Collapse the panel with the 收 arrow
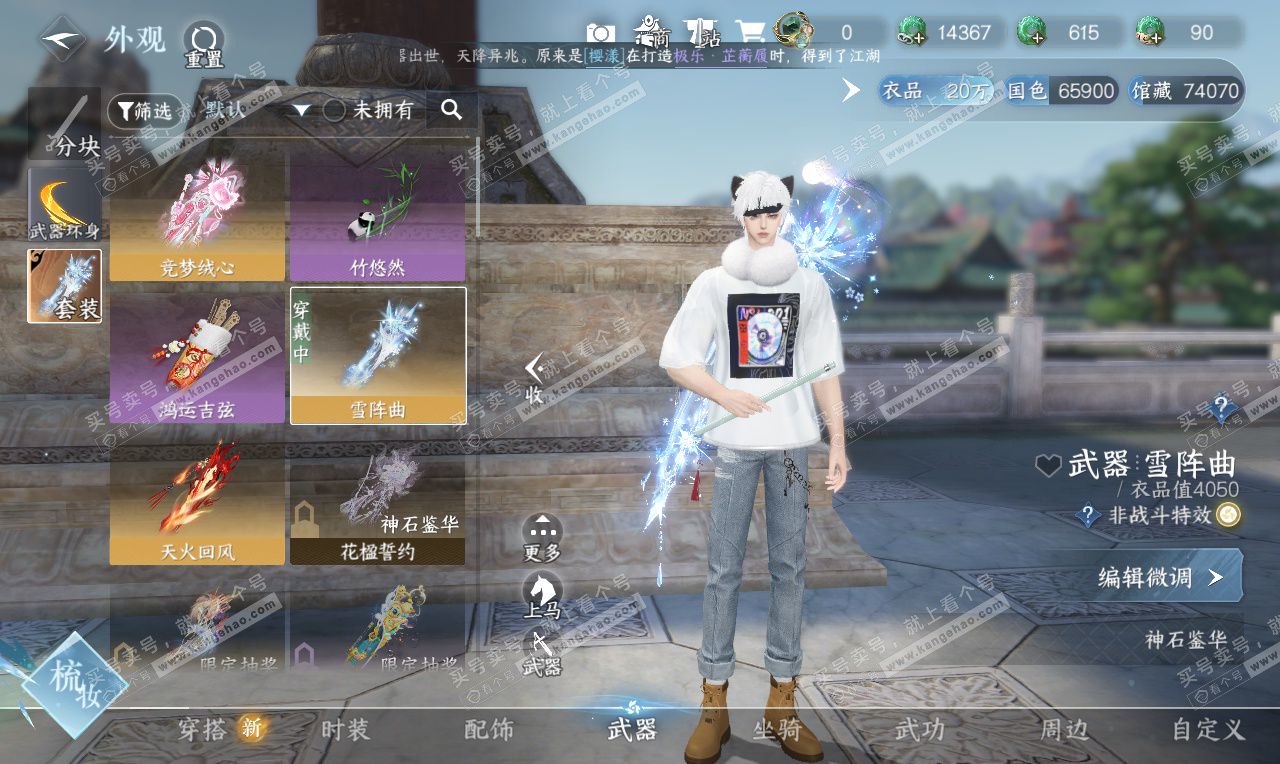The width and height of the screenshot is (1280, 764). tap(535, 378)
